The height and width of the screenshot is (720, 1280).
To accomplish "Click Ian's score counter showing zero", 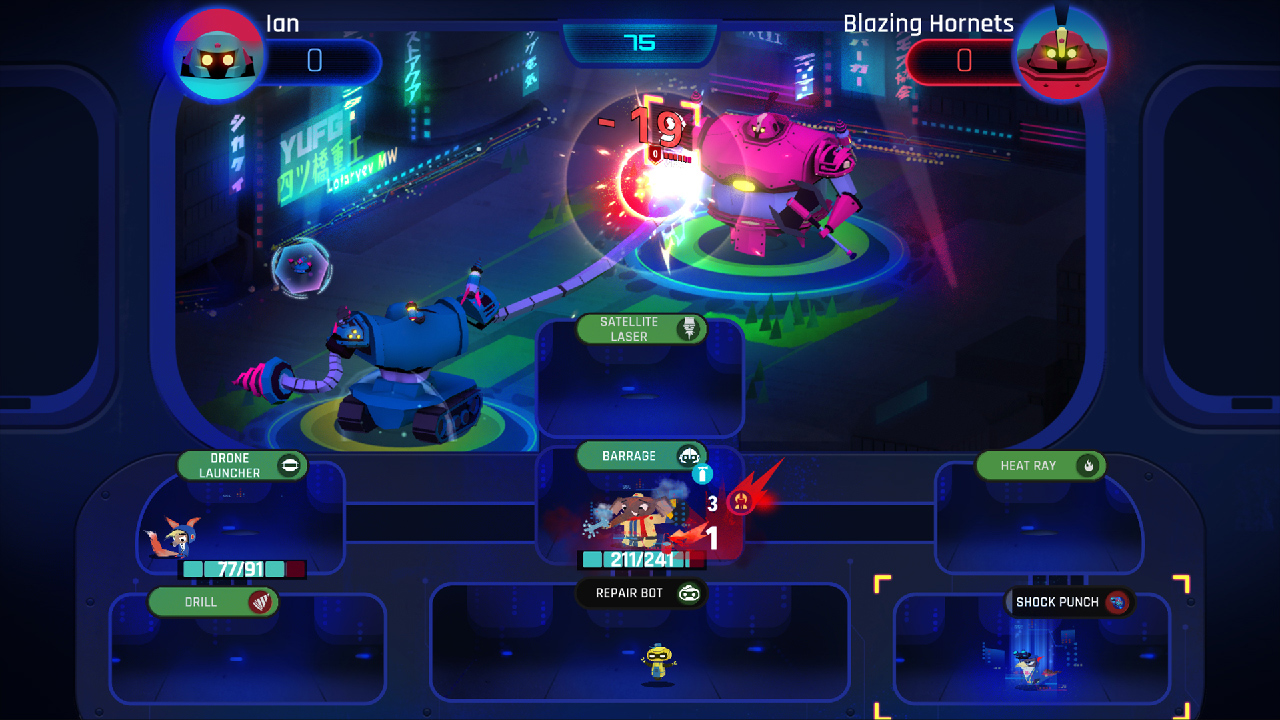I will pos(314,62).
